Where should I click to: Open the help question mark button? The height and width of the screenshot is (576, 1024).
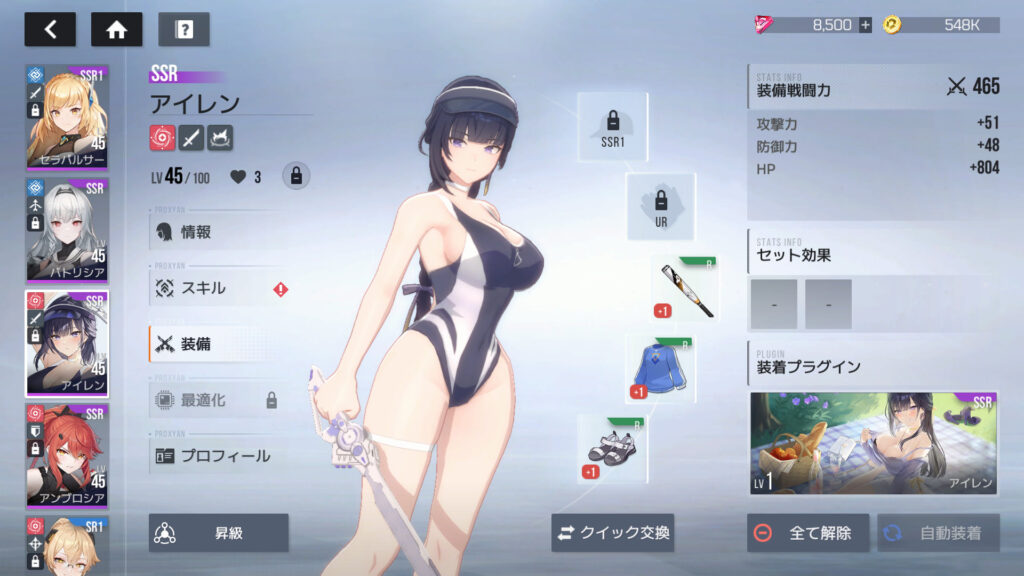pyautogui.click(x=184, y=29)
